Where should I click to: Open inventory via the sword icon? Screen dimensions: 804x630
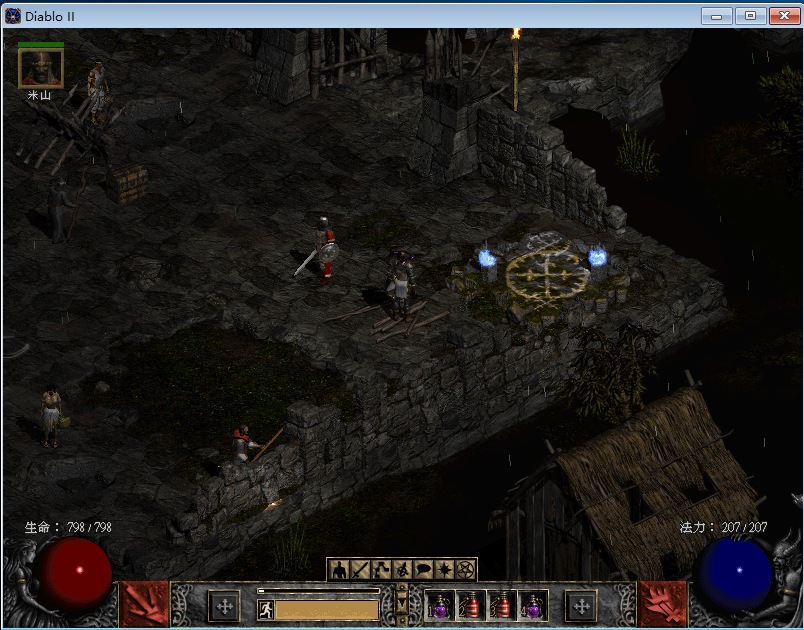point(359,570)
